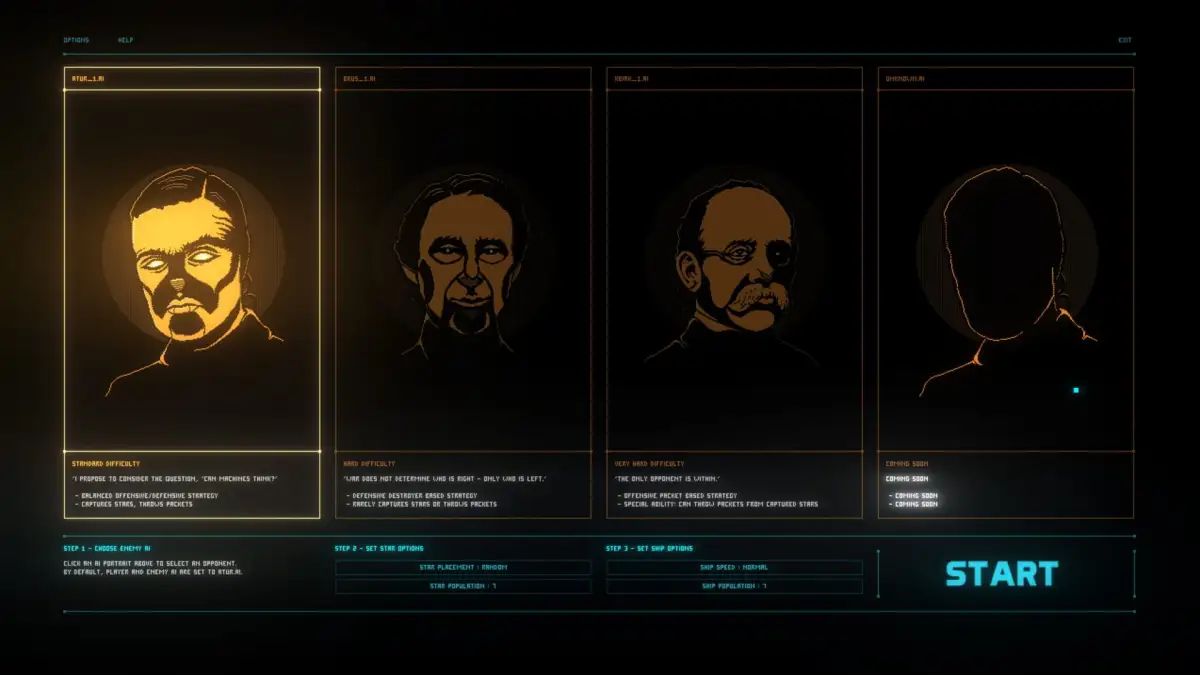Adjust the Ship Population setting
This screenshot has width=1200, height=675.
[x=734, y=586]
